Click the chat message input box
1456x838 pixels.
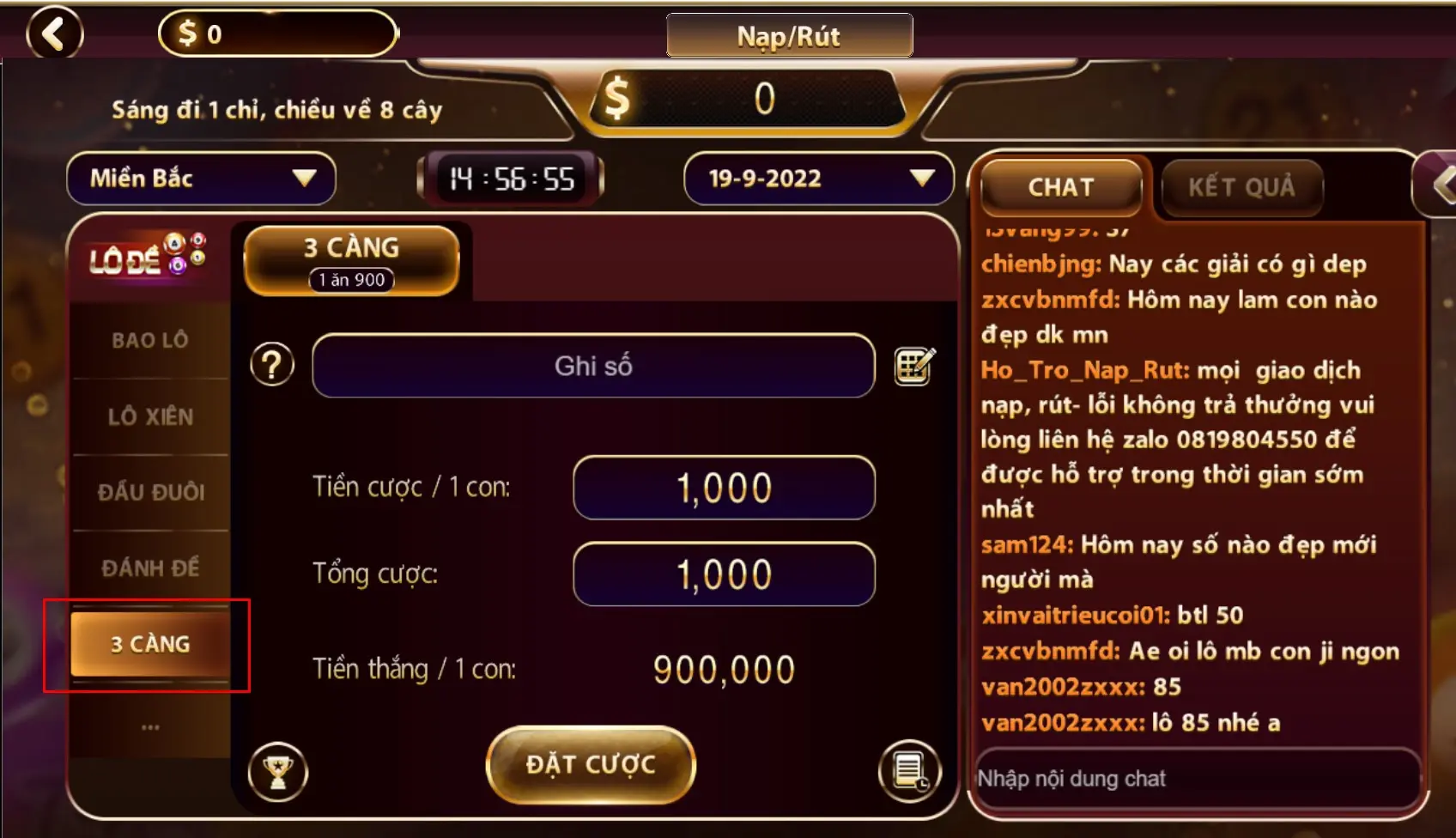tap(1197, 779)
